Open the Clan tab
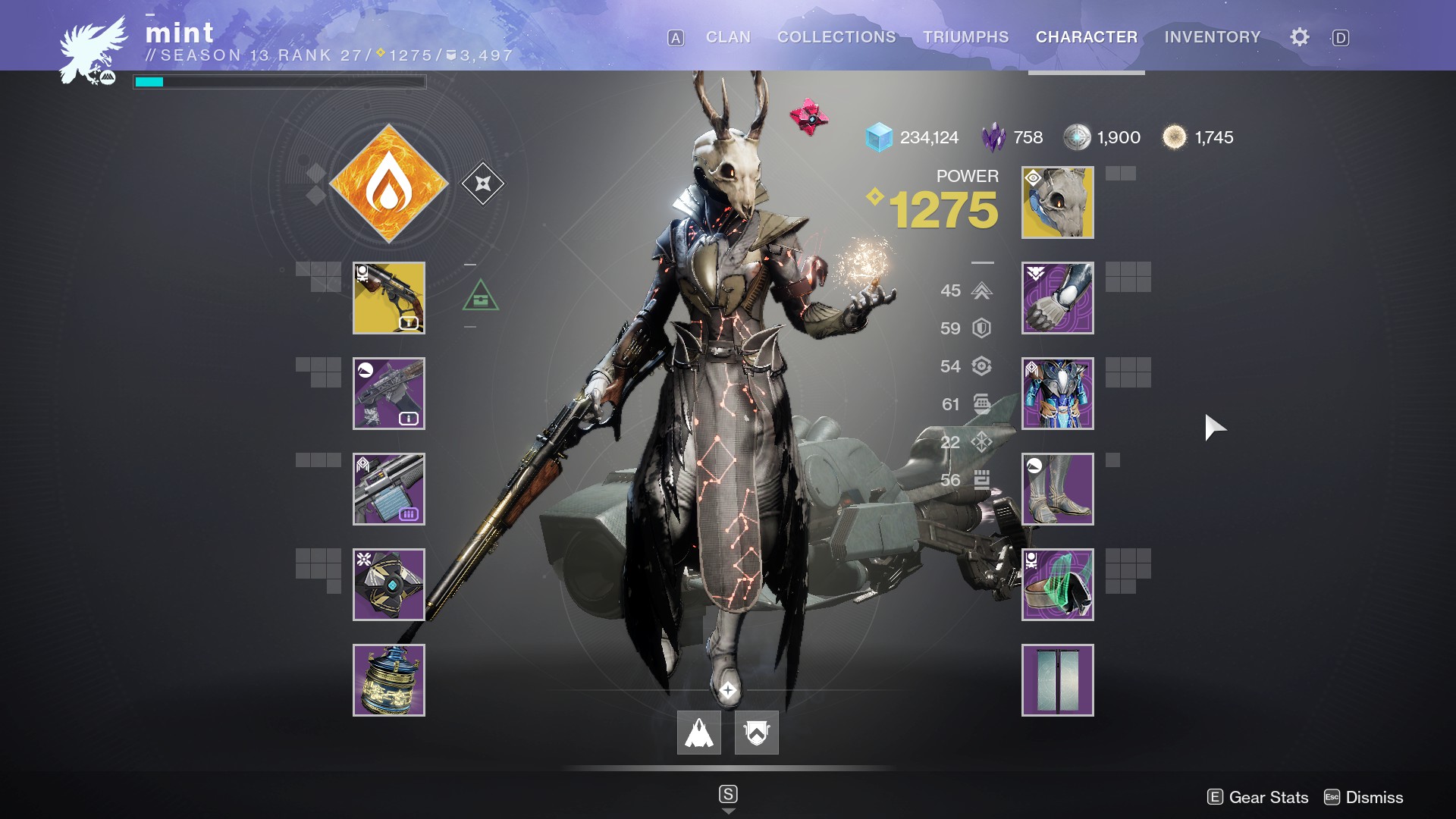The width and height of the screenshot is (1456, 819). [x=728, y=37]
